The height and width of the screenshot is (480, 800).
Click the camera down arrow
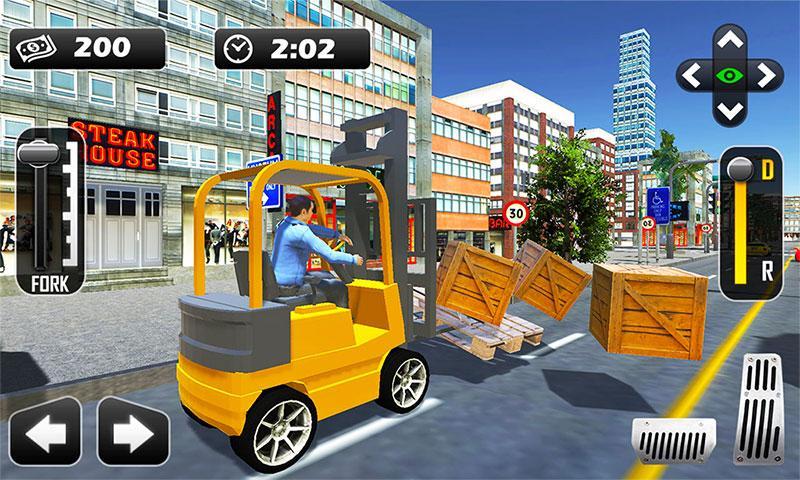[729, 109]
